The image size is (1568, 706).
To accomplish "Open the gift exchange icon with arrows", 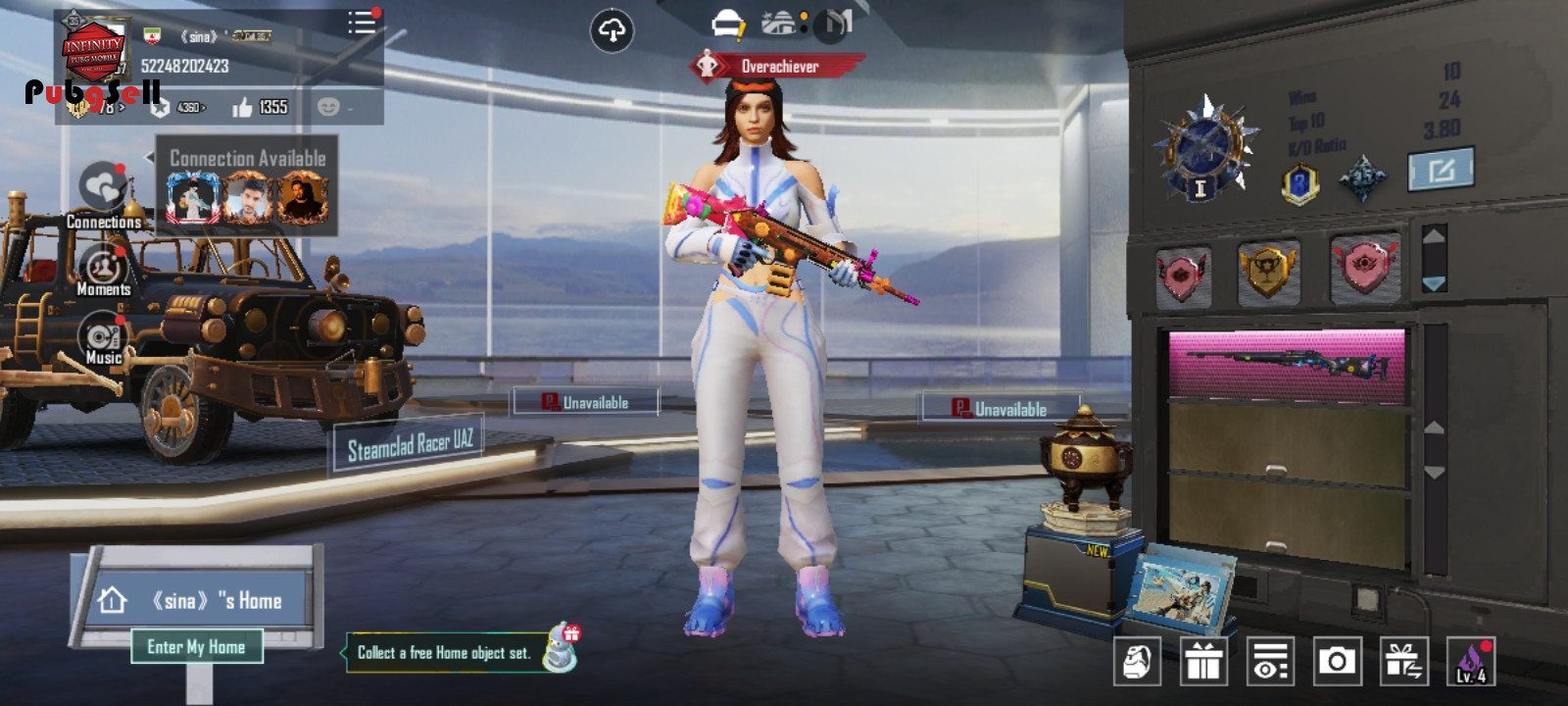I will point(1403,662).
